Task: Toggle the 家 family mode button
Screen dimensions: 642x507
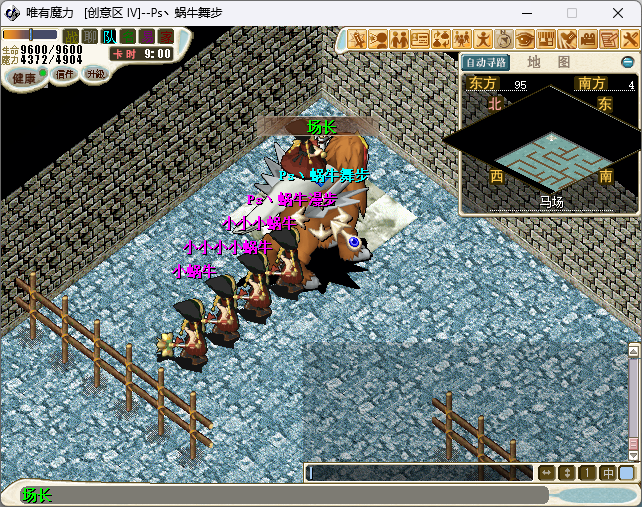Action: [x=165, y=37]
